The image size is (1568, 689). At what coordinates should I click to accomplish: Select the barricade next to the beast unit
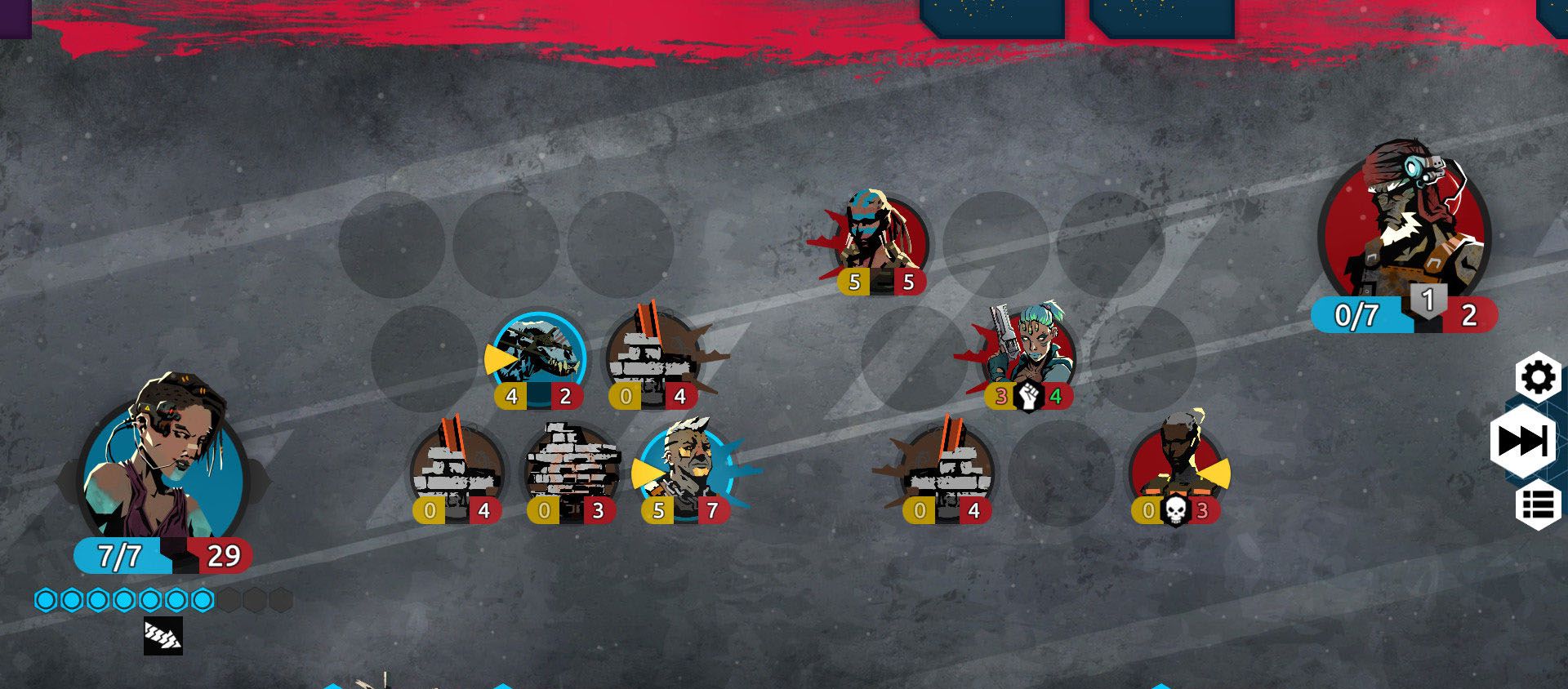click(653, 358)
